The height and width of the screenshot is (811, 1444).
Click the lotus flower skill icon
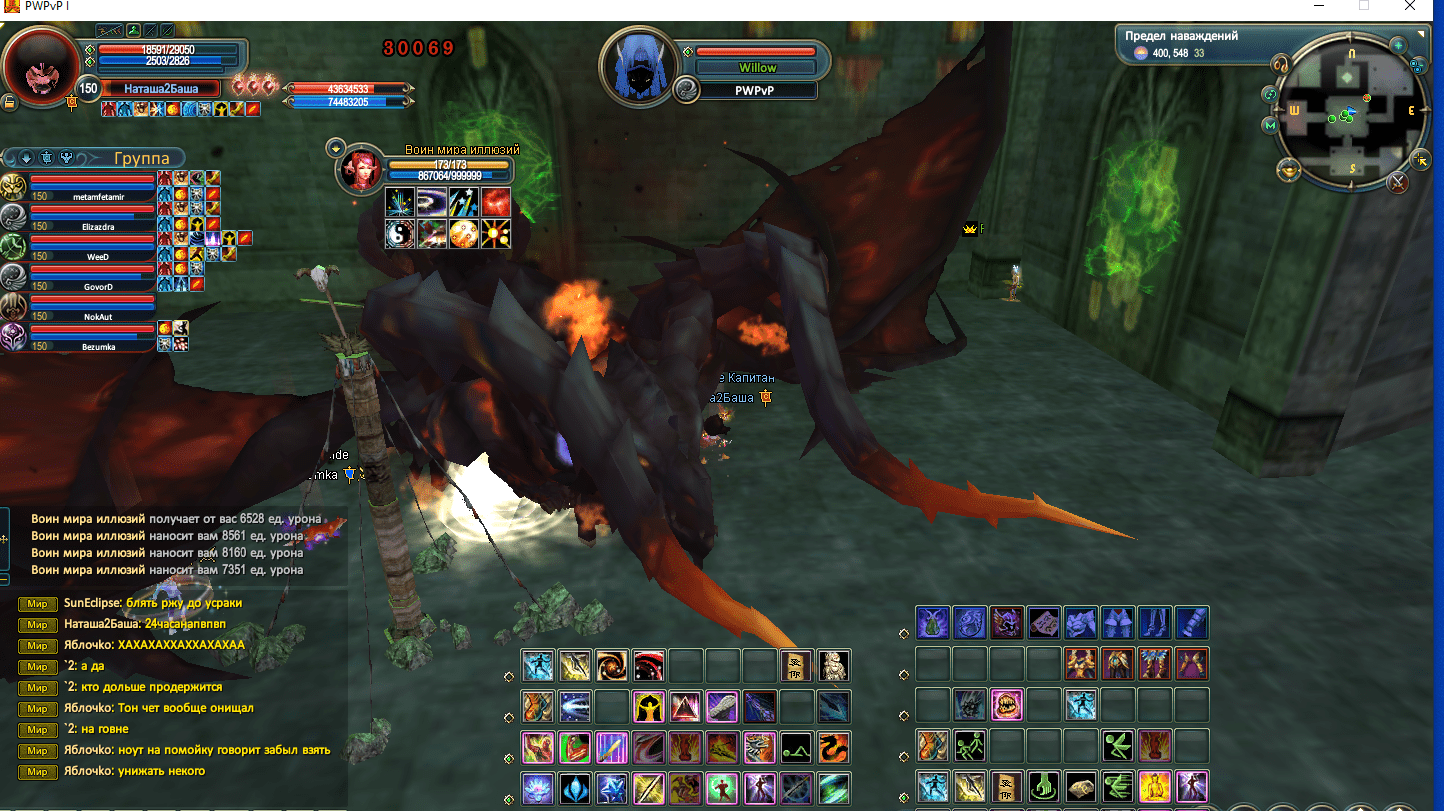pos(538,788)
